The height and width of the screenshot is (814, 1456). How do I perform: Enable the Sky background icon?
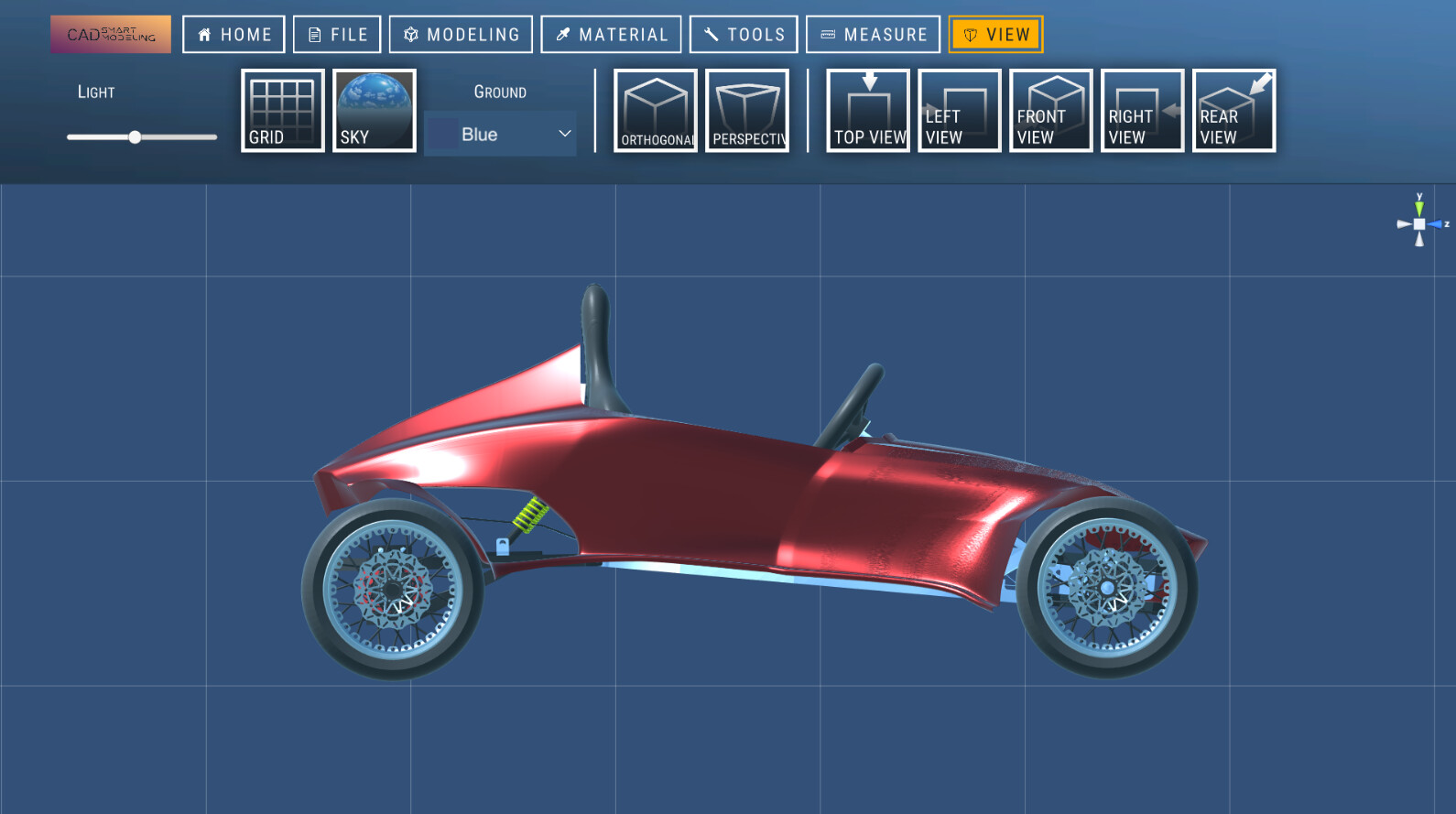coord(374,110)
